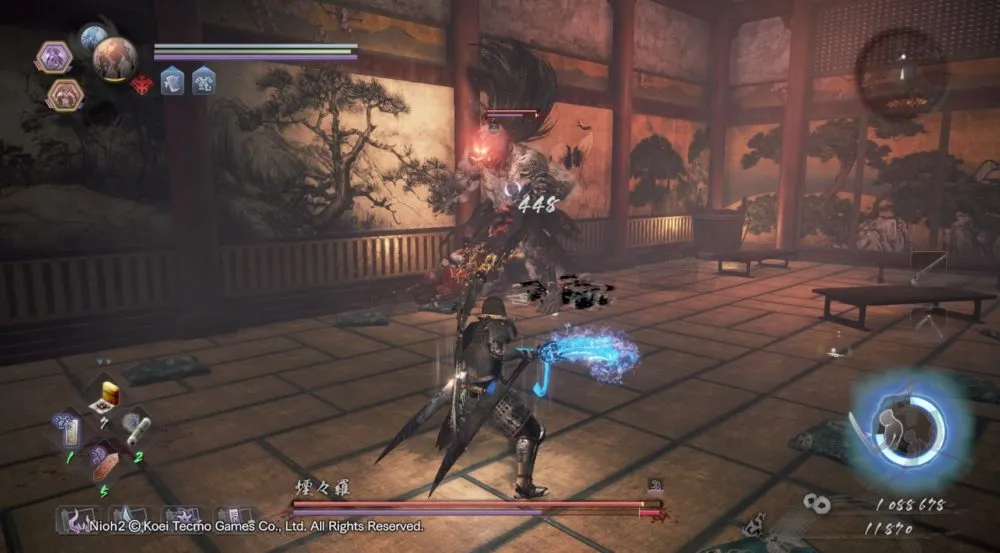Select the spear ranged weapon slot
The height and width of the screenshot is (553, 1000).
[928, 266]
